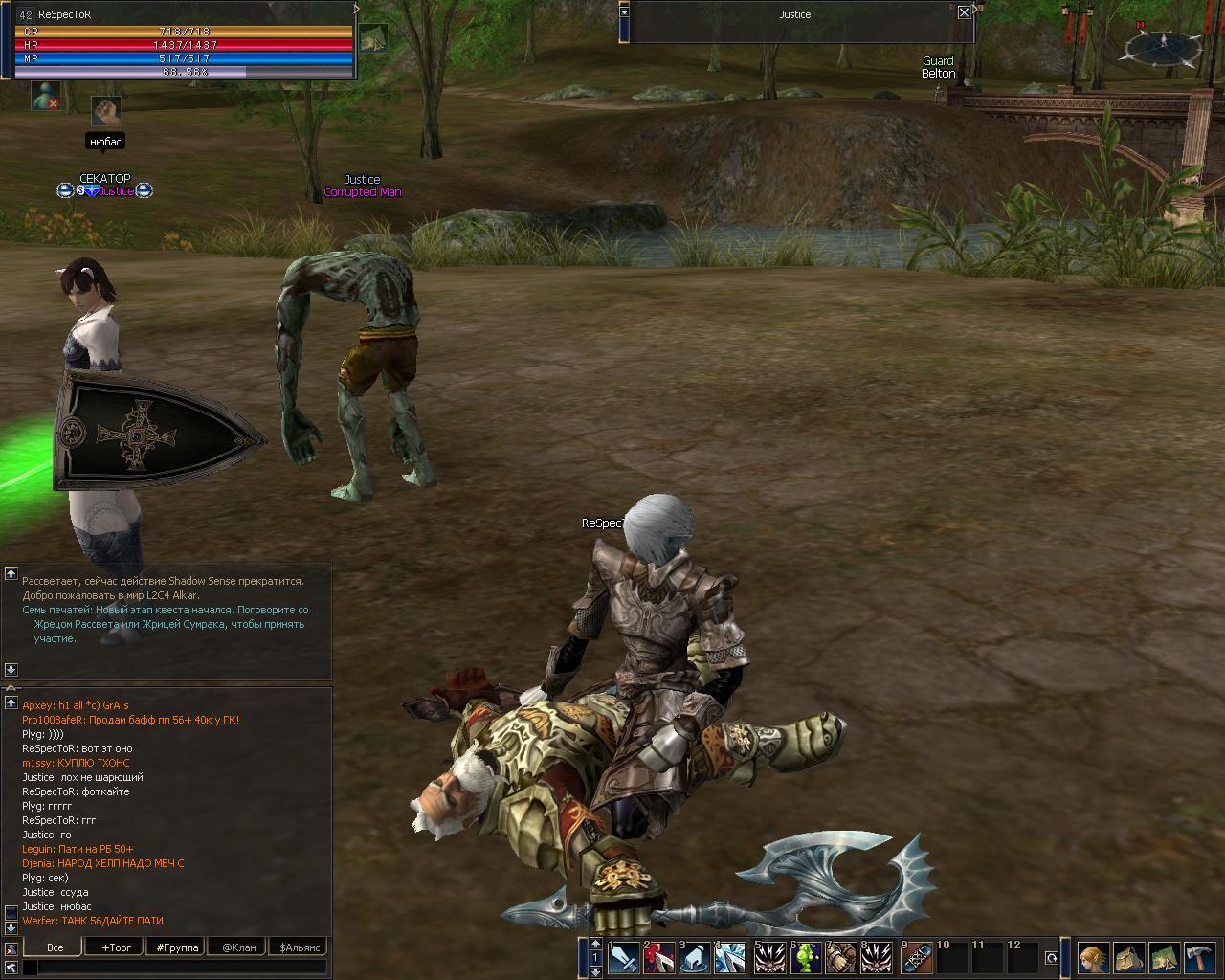Close the Justice target window
This screenshot has height=980, width=1225.
(964, 12)
